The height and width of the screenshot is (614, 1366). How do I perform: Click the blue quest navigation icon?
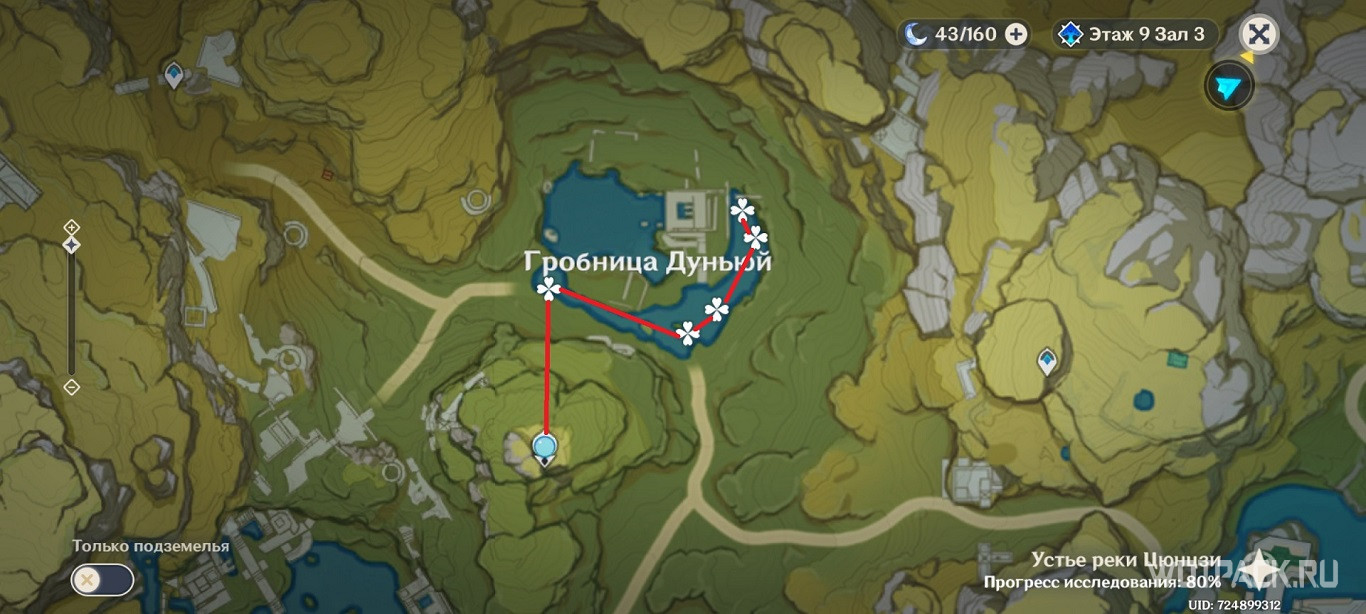click(x=1229, y=86)
